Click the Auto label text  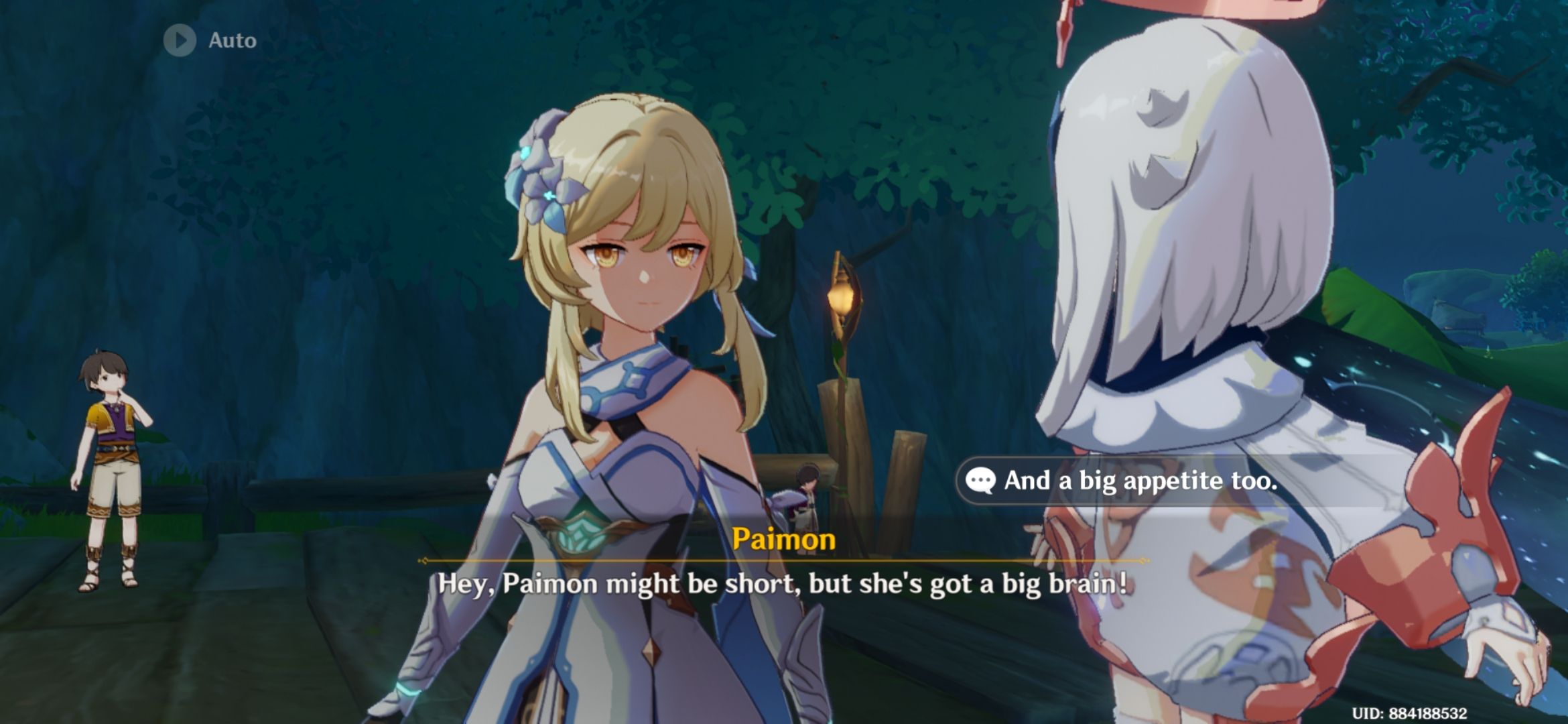pyautogui.click(x=231, y=40)
